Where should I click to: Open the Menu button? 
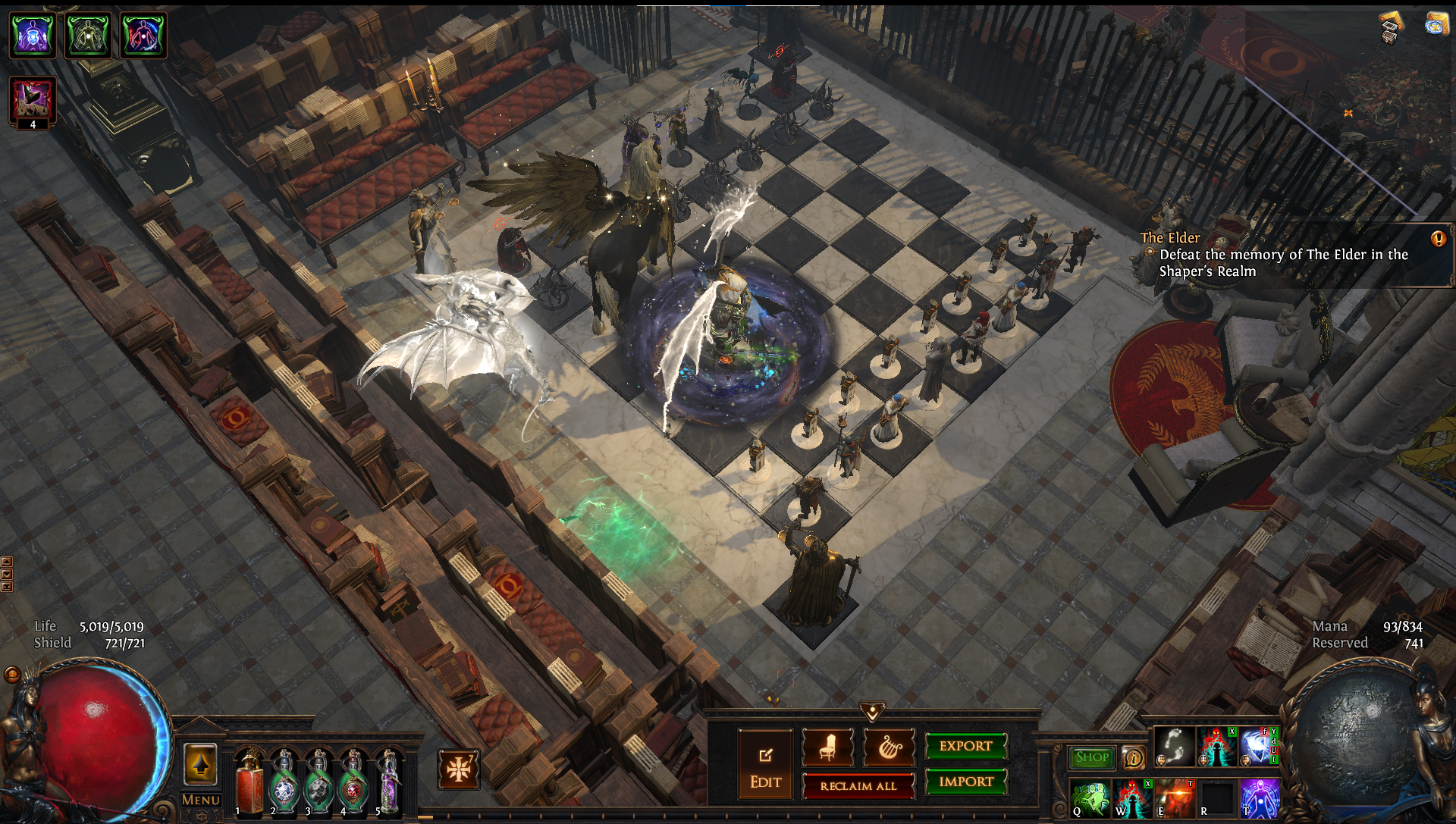point(200,801)
